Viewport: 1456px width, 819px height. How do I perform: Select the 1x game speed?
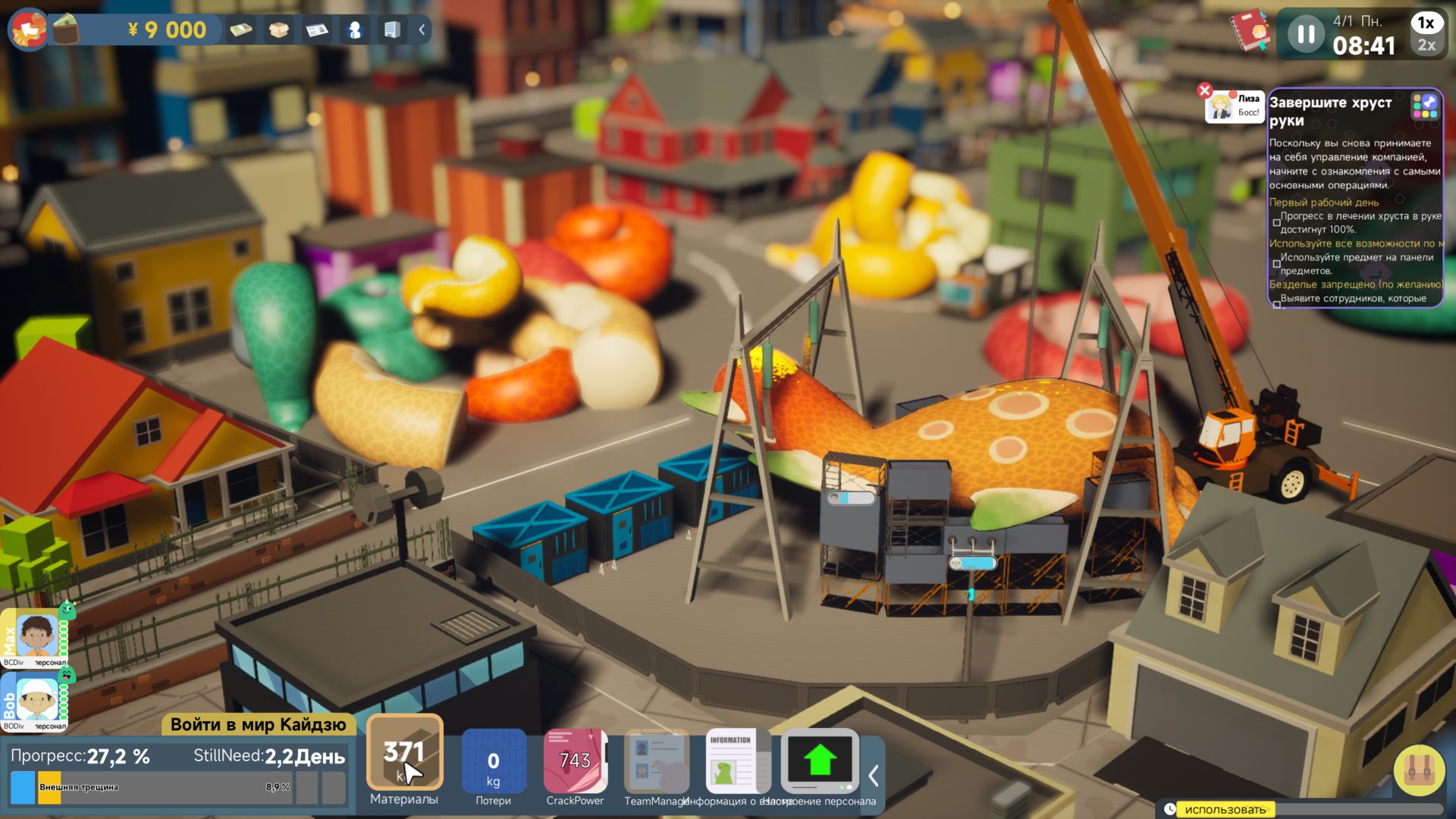tap(1426, 23)
